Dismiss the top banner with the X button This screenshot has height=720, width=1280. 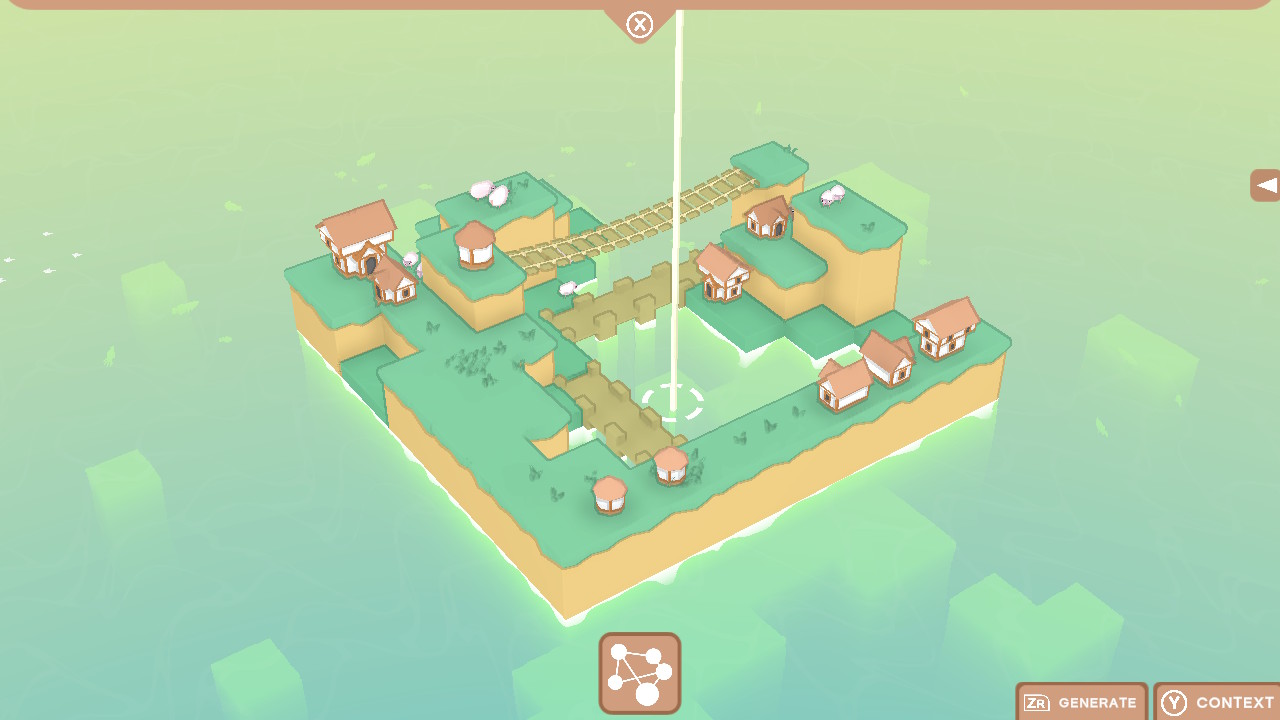point(638,25)
